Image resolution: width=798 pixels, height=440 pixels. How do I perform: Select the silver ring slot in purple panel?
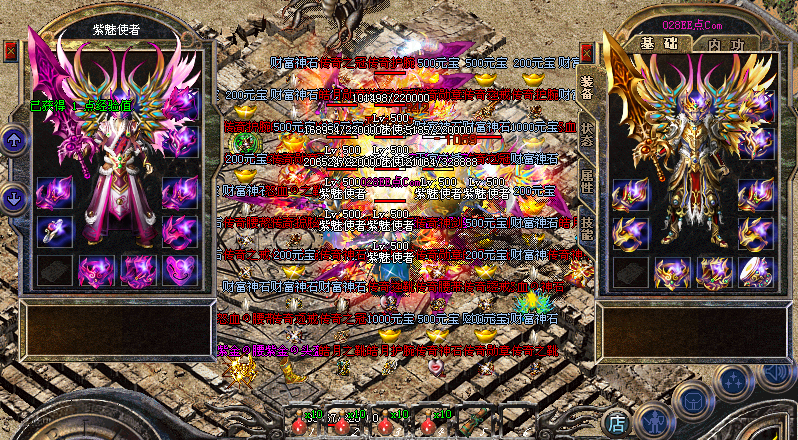[x=55, y=230]
